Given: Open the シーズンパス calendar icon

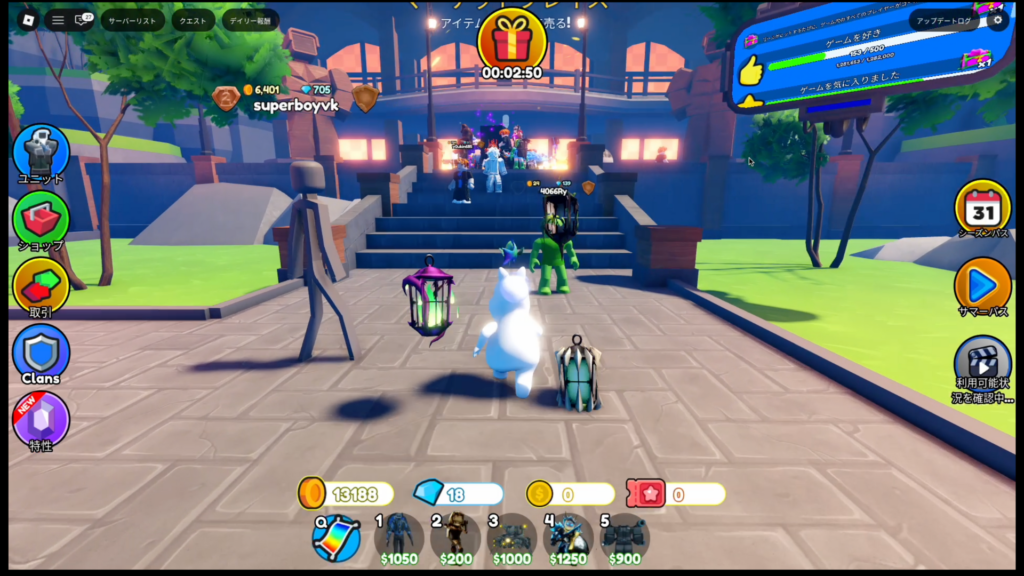Looking at the screenshot, I should [982, 209].
